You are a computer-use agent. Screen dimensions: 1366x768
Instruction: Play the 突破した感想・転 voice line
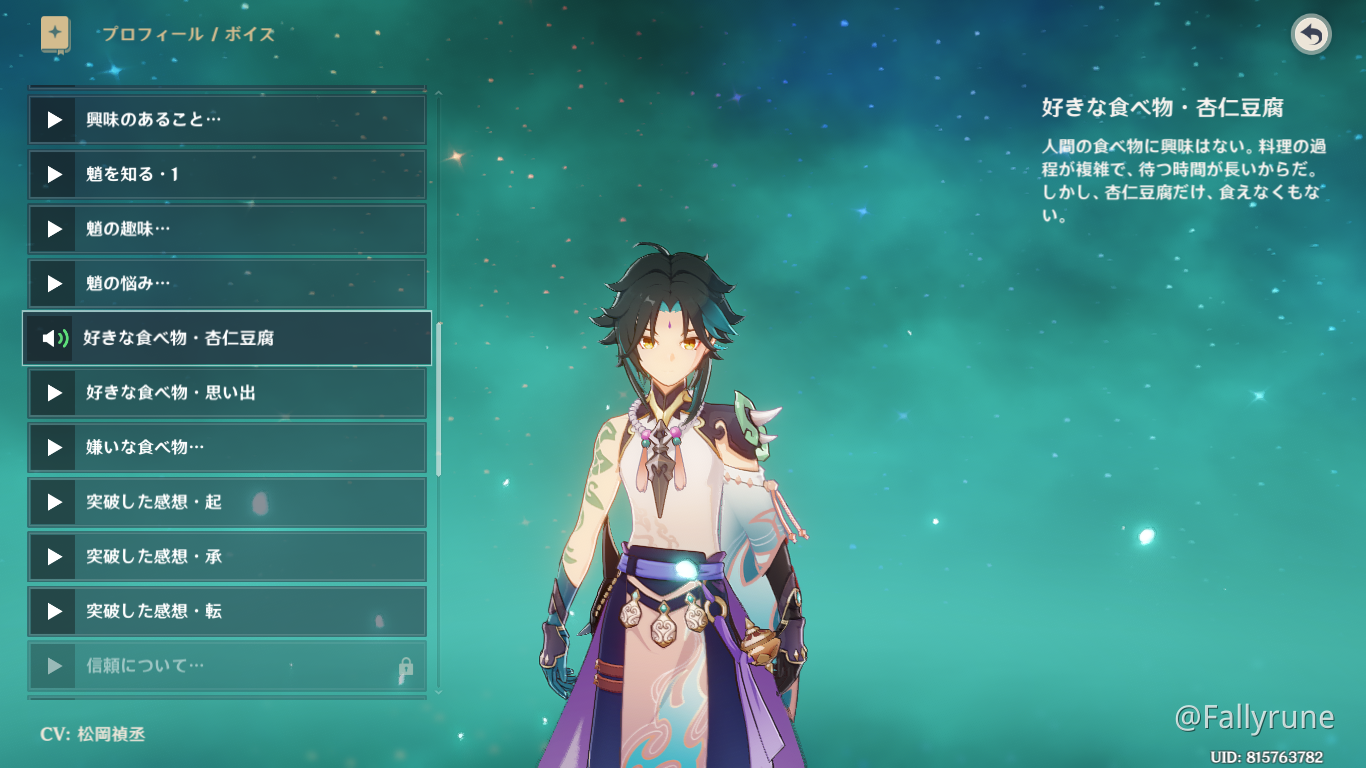click(x=227, y=611)
